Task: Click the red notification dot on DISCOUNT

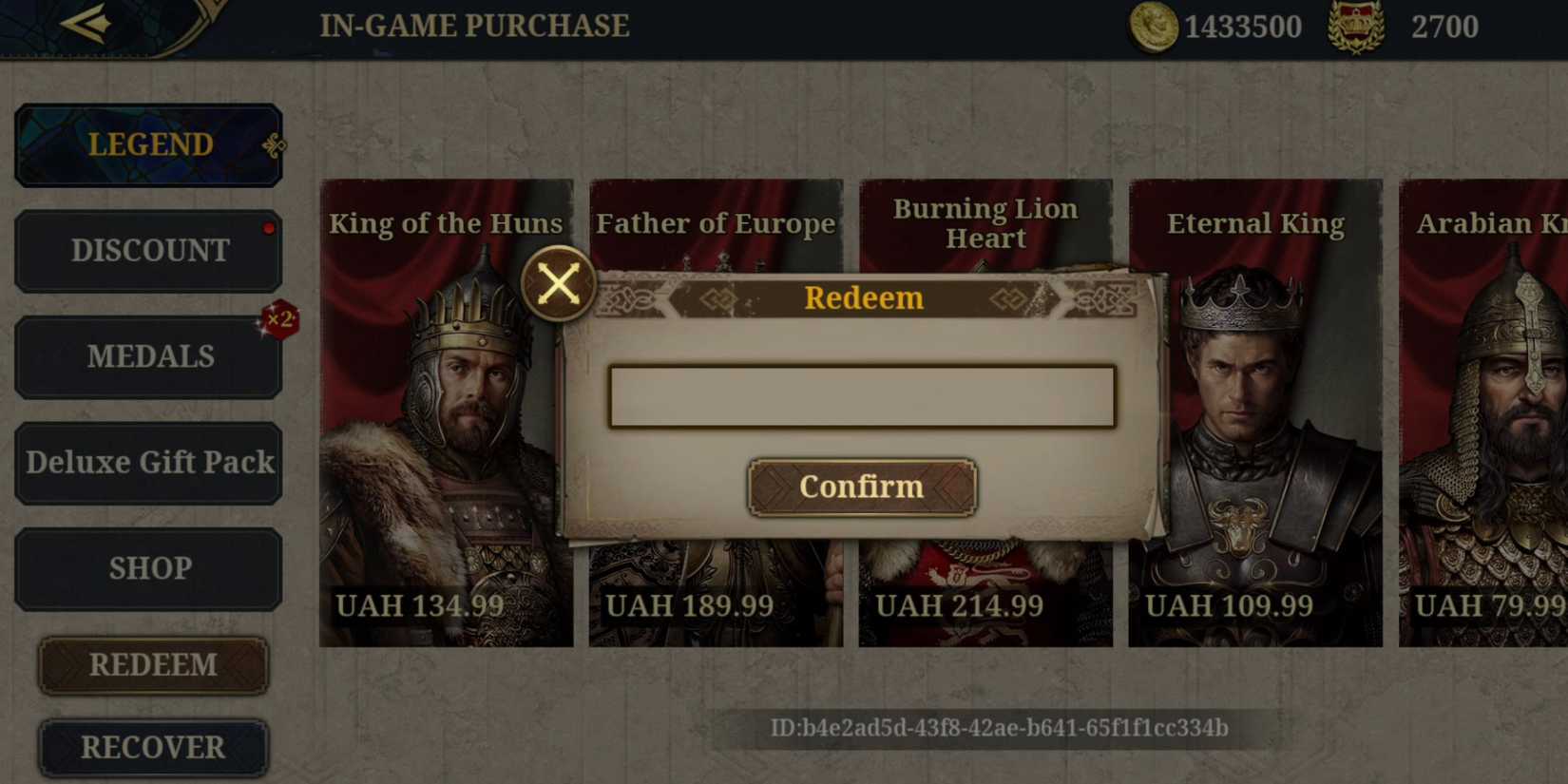Action: pos(270,227)
